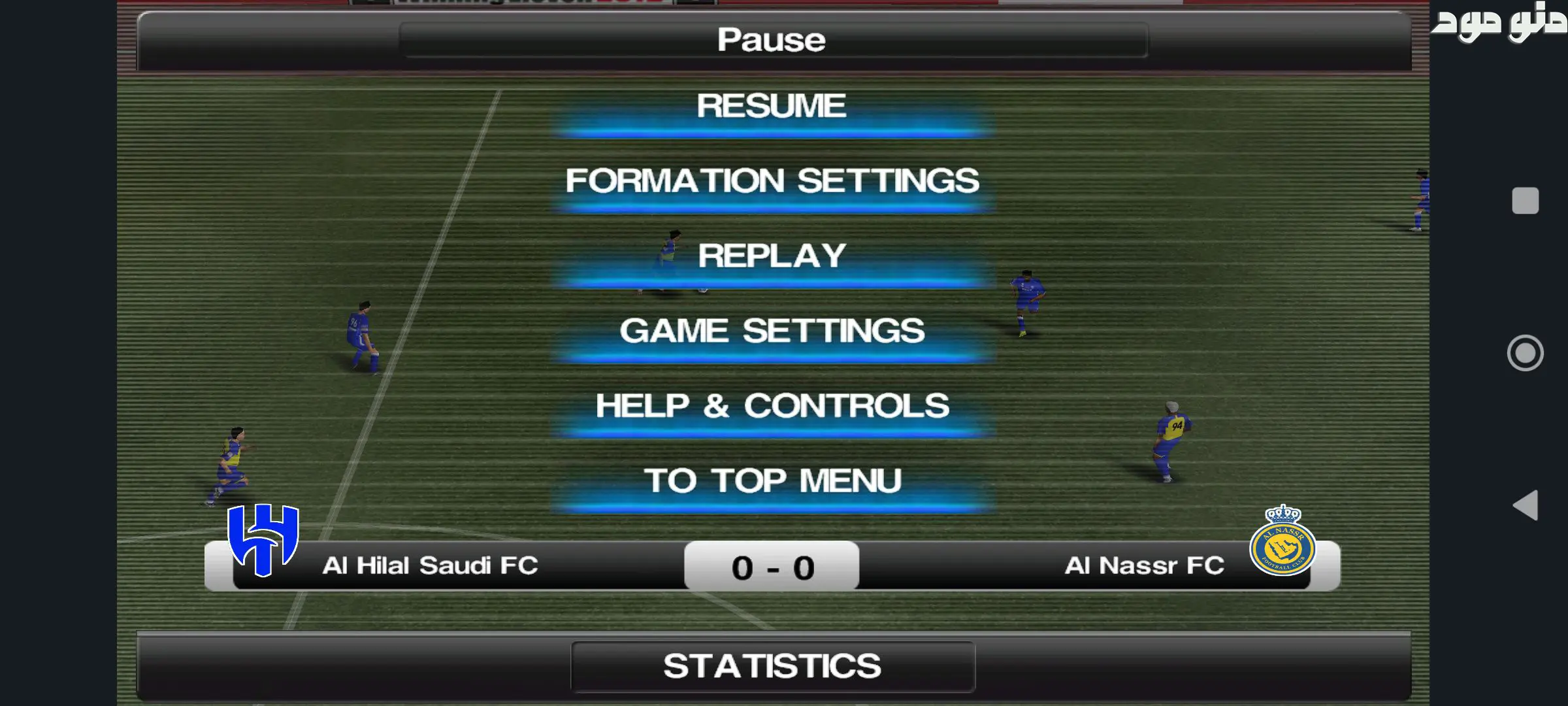Show Help & Controls
Viewport: 1568px width, 706px height.
(772, 407)
